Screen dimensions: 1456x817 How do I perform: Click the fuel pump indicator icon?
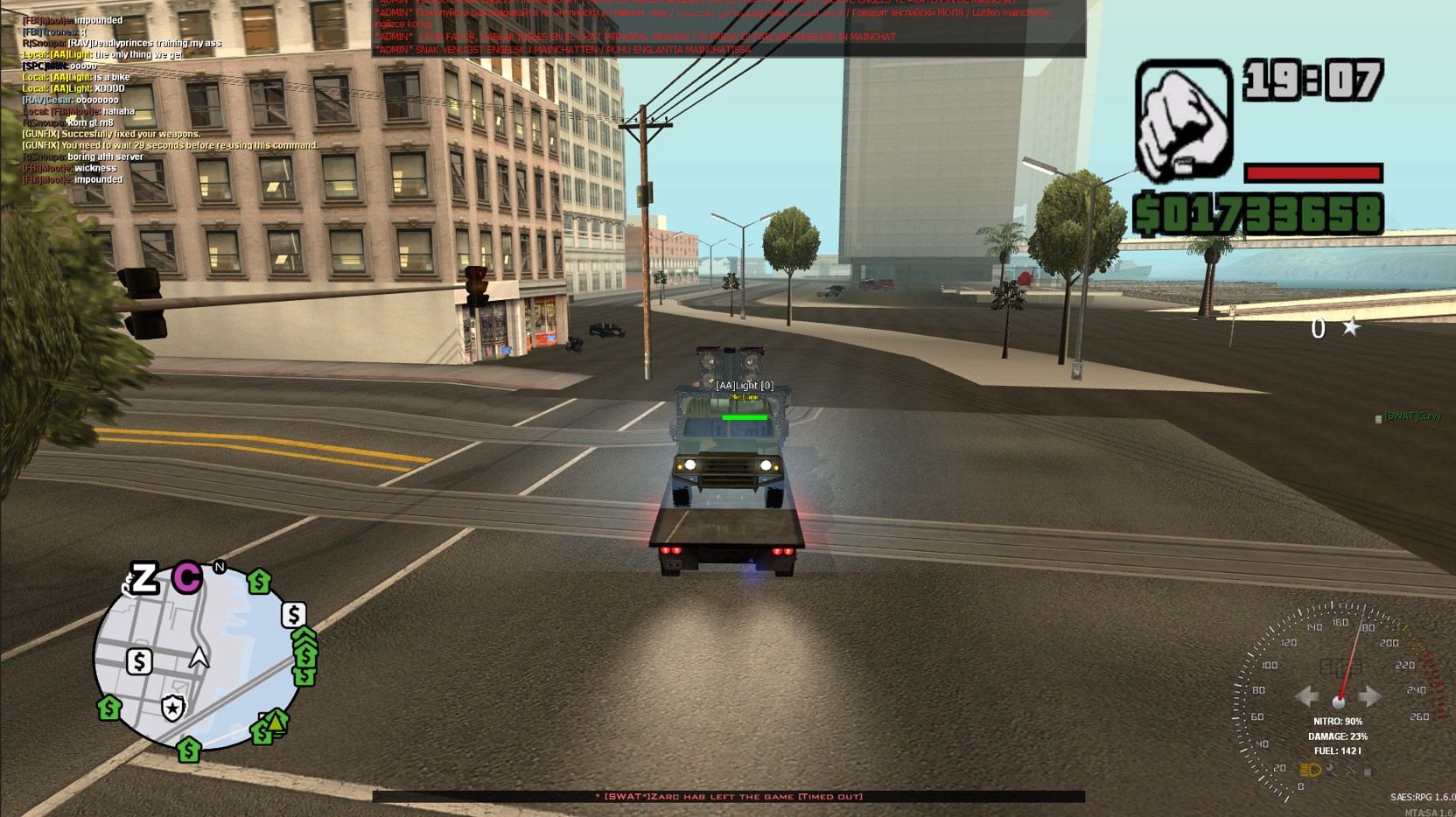pyautogui.click(x=1368, y=770)
